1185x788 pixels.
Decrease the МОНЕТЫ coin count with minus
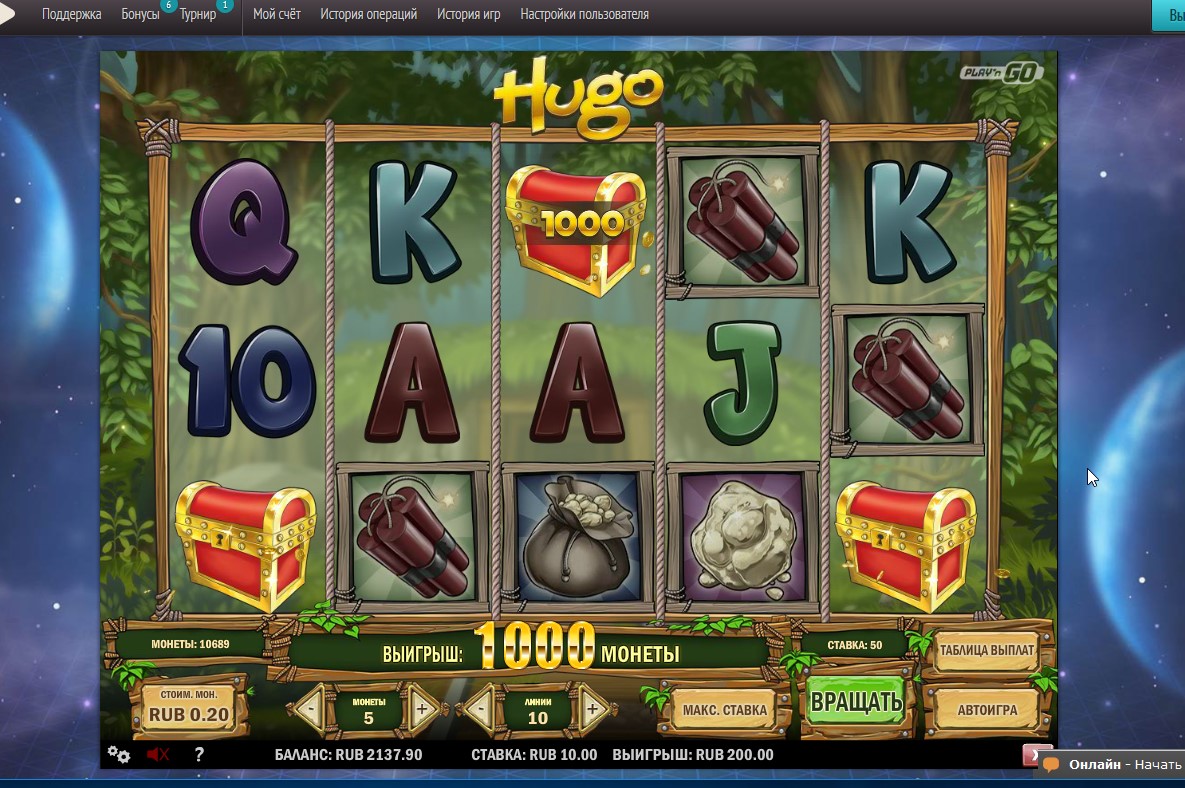point(311,709)
